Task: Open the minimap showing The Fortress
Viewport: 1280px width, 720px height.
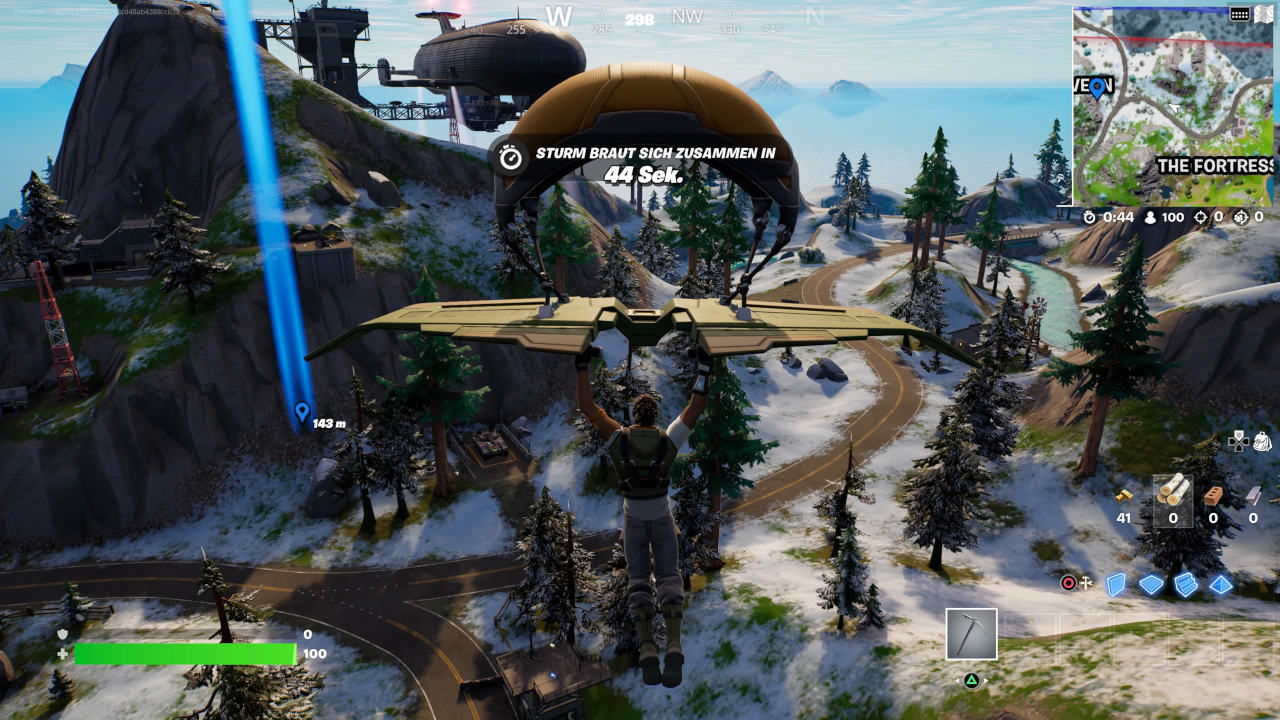Action: pyautogui.click(x=1173, y=106)
